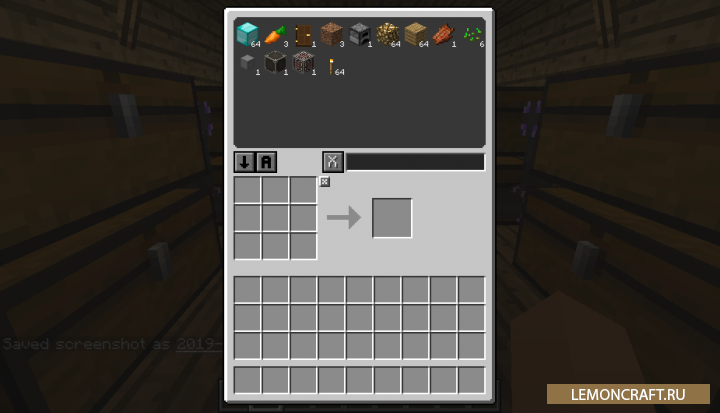720x413 pixels.
Task: Select the cooked meat item
Action: click(x=442, y=35)
